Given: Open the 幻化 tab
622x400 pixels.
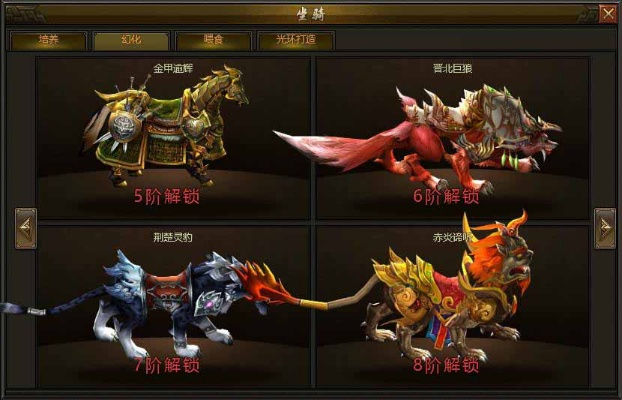Looking at the screenshot, I should [116, 41].
